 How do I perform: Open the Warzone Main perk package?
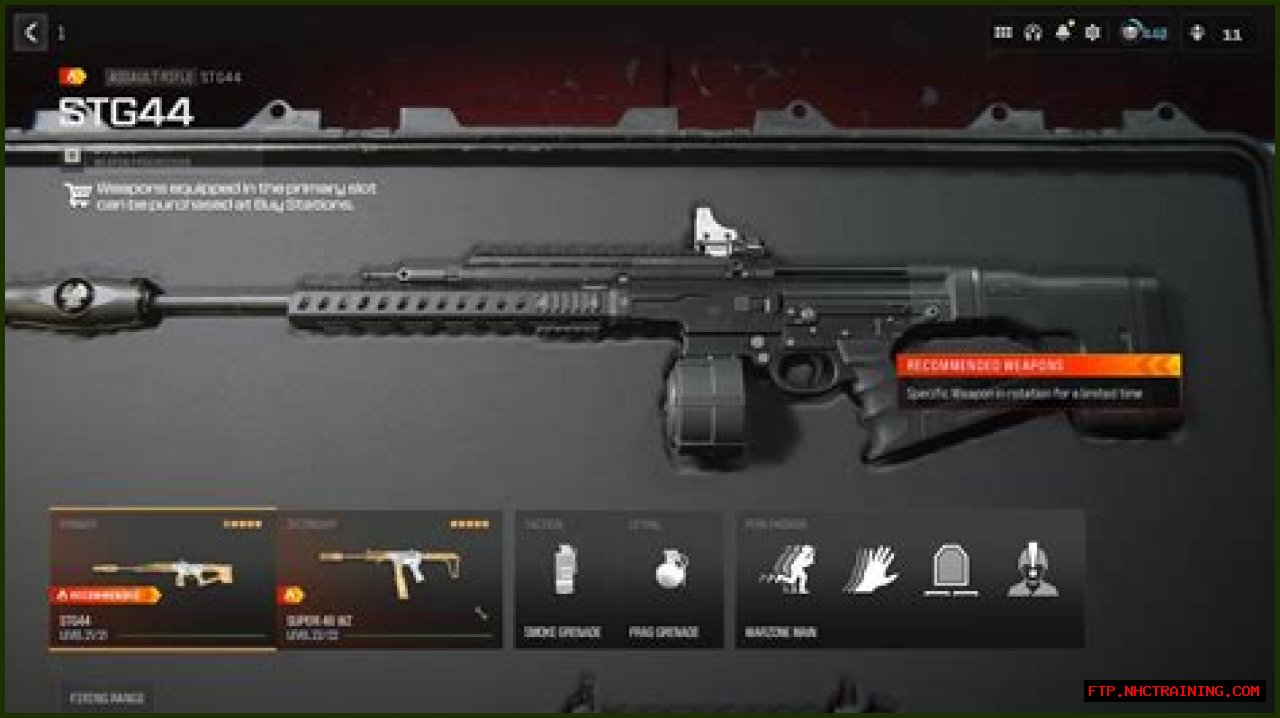coord(910,580)
